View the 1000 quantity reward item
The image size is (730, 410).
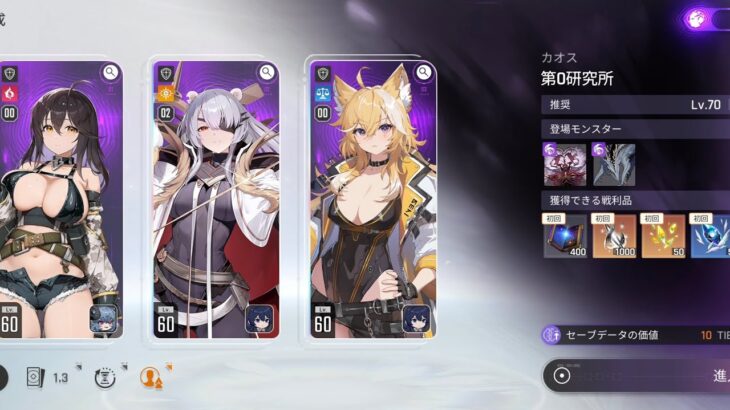613,235
